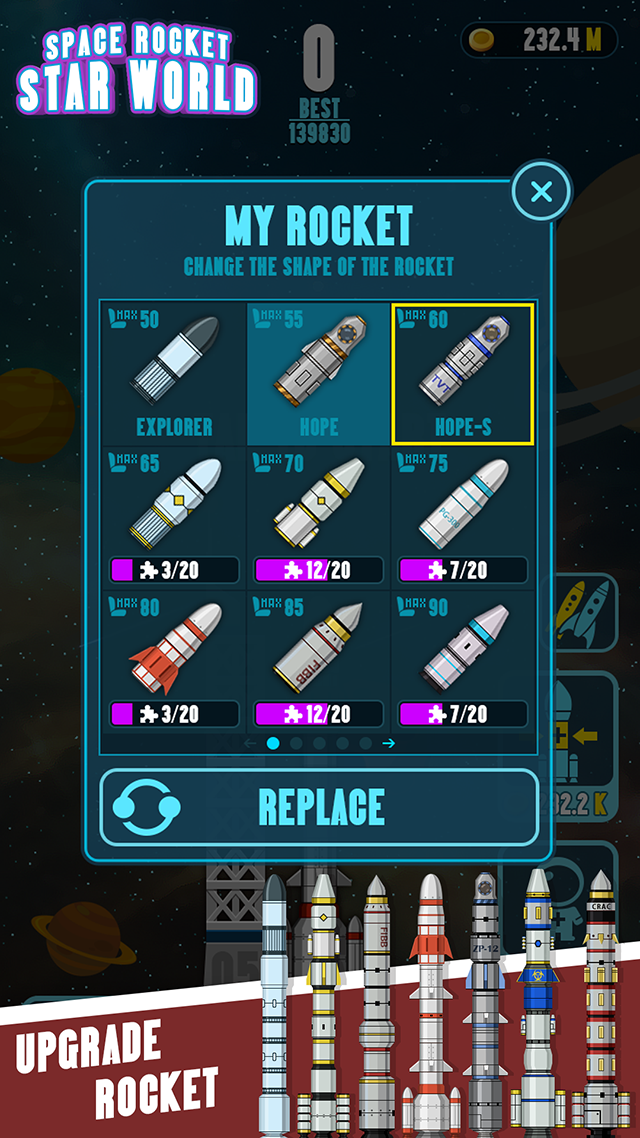Open the yellow rocket icon button
Screen dimensions: 640x1138
coord(584,612)
